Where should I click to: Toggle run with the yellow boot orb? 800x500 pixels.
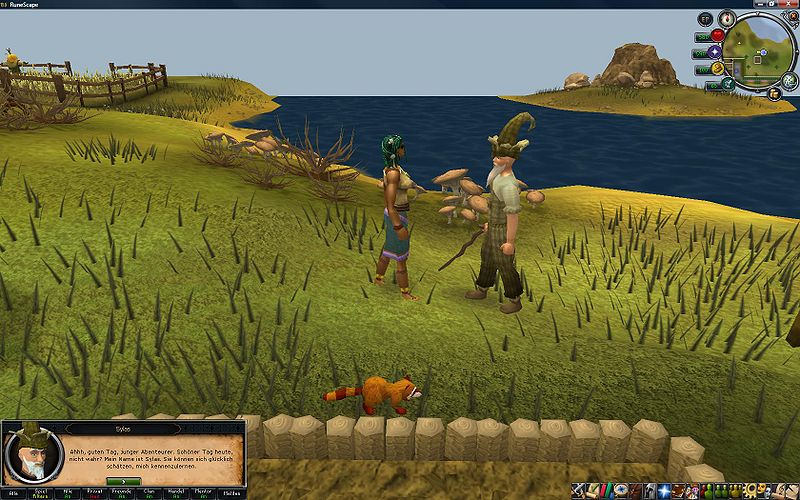(x=717, y=69)
